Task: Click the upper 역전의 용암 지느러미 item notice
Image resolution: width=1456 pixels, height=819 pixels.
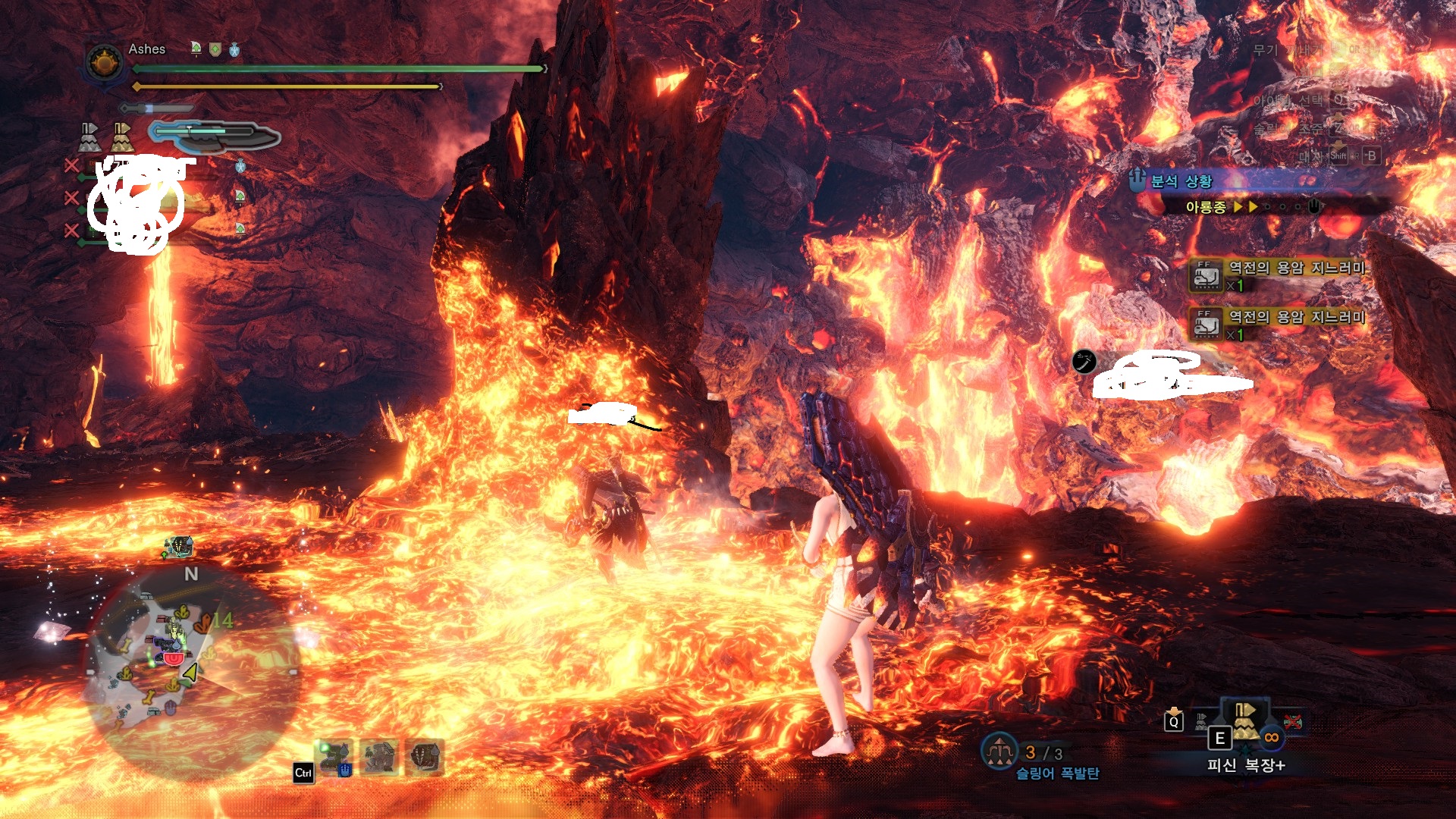Action: pos(1279,275)
